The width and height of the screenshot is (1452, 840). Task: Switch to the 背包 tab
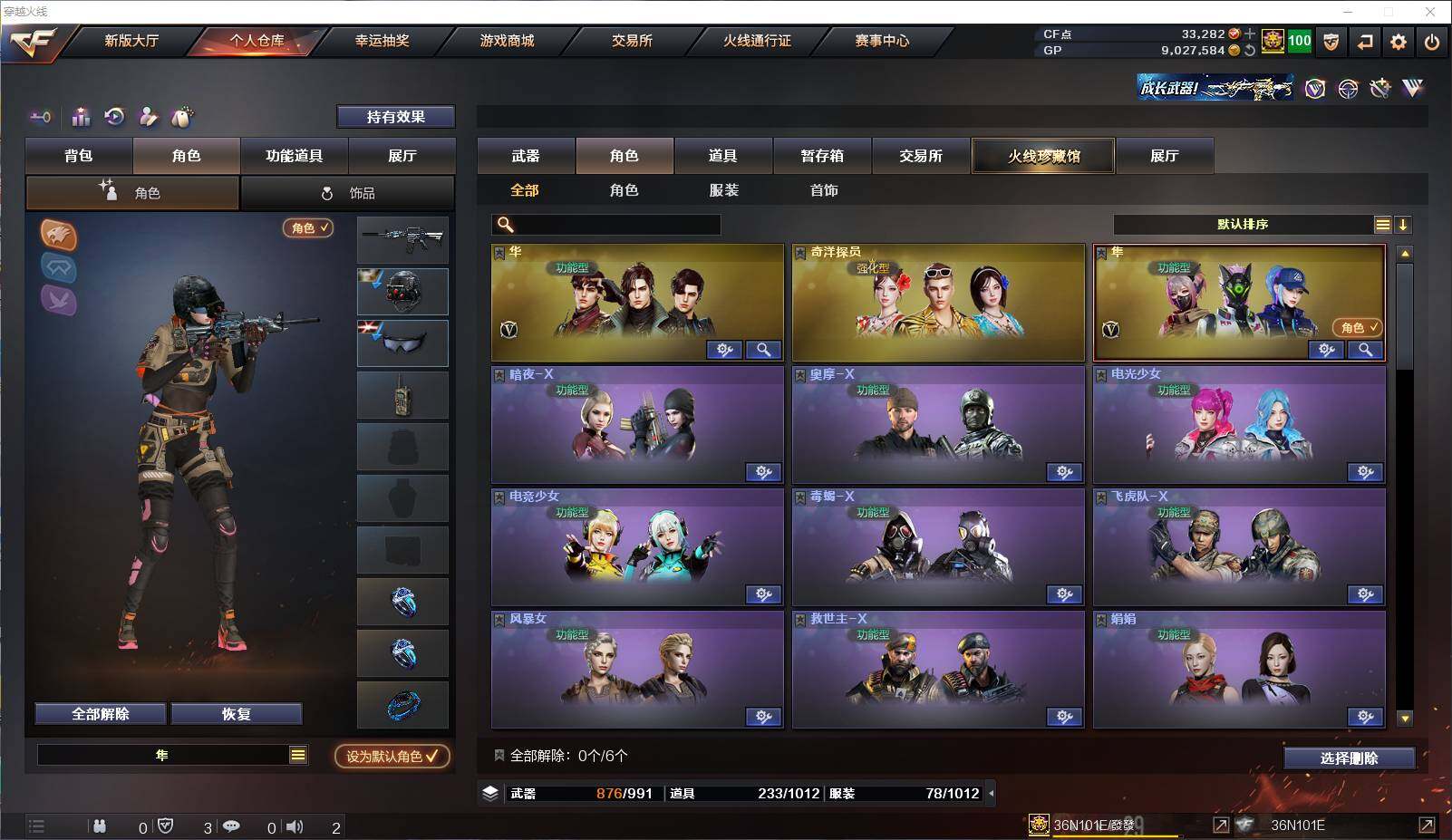pos(79,156)
